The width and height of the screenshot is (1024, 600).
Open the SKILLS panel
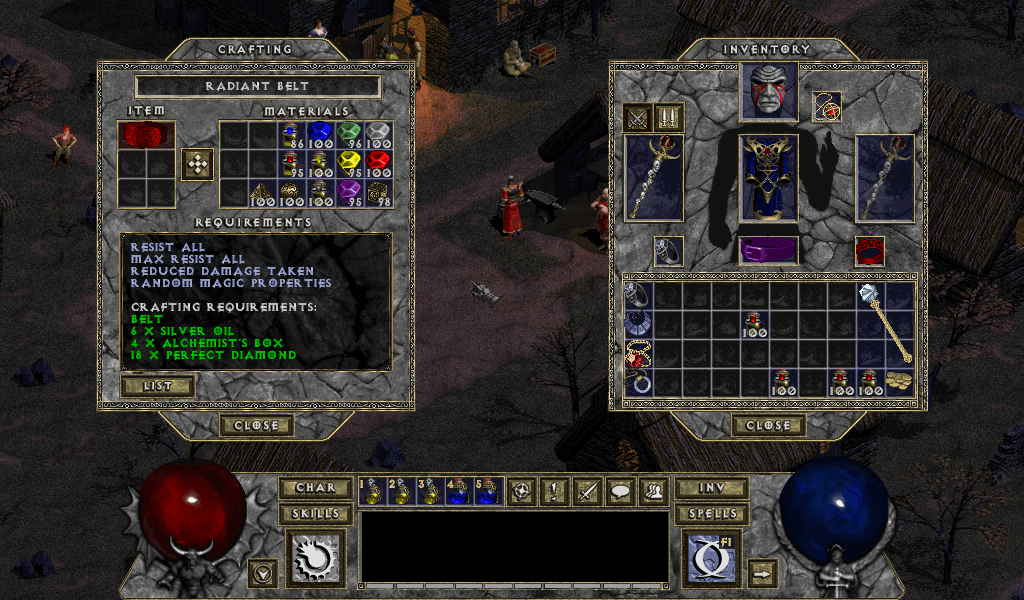tap(315, 514)
